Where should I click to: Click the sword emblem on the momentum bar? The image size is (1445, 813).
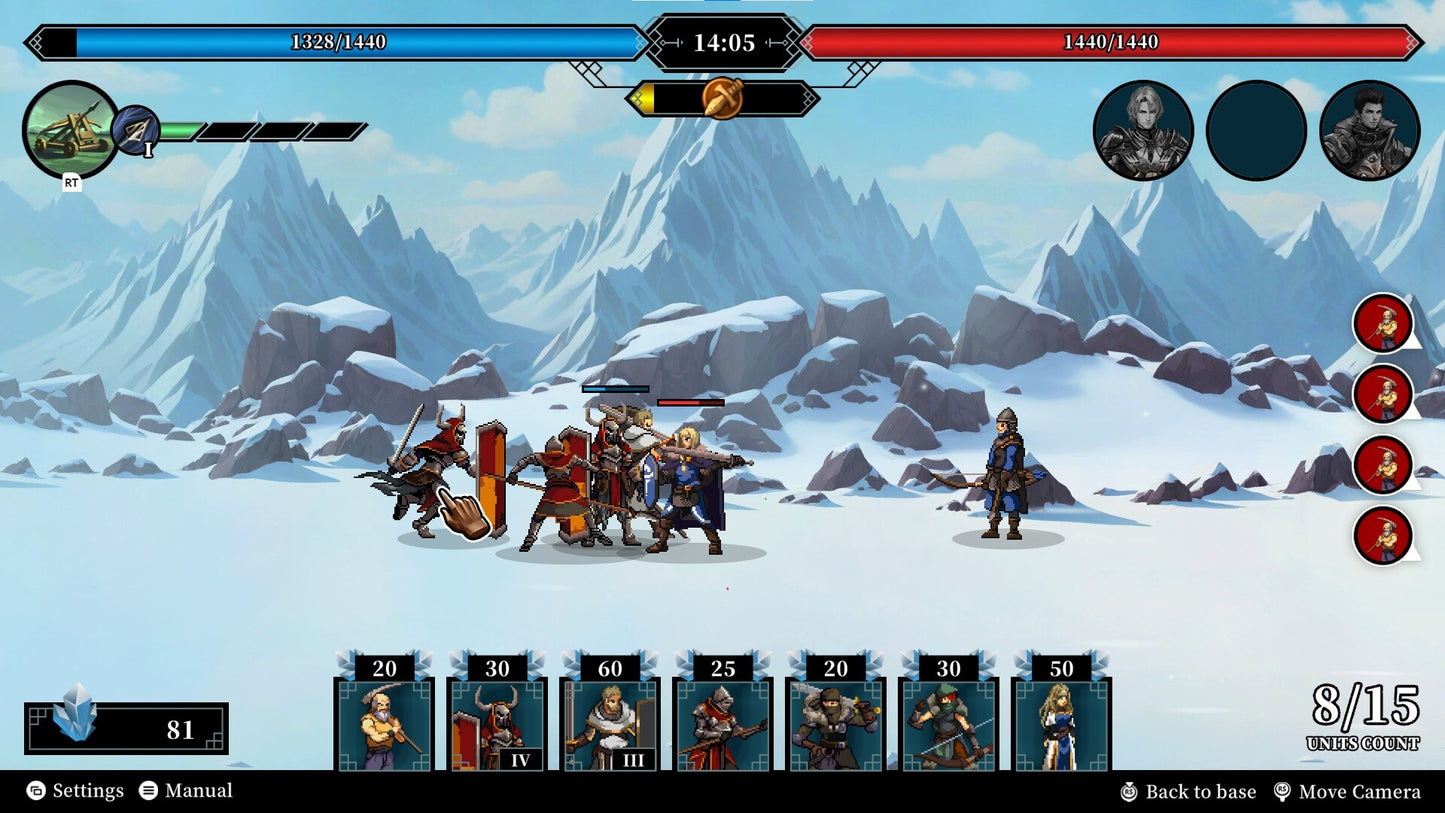click(x=720, y=97)
